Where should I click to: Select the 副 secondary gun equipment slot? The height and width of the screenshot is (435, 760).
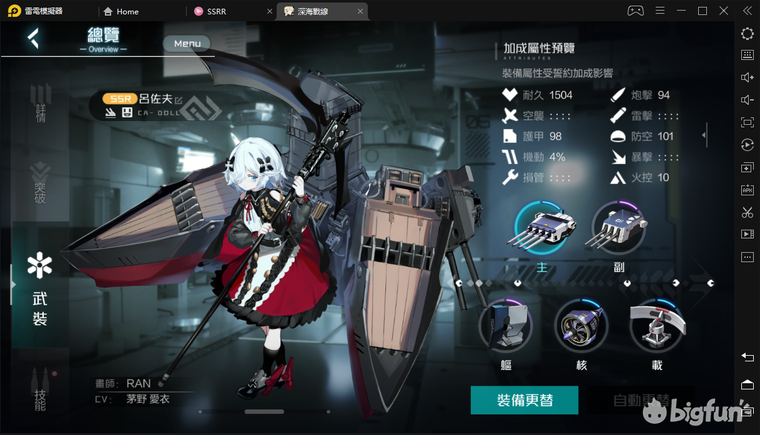(x=619, y=229)
